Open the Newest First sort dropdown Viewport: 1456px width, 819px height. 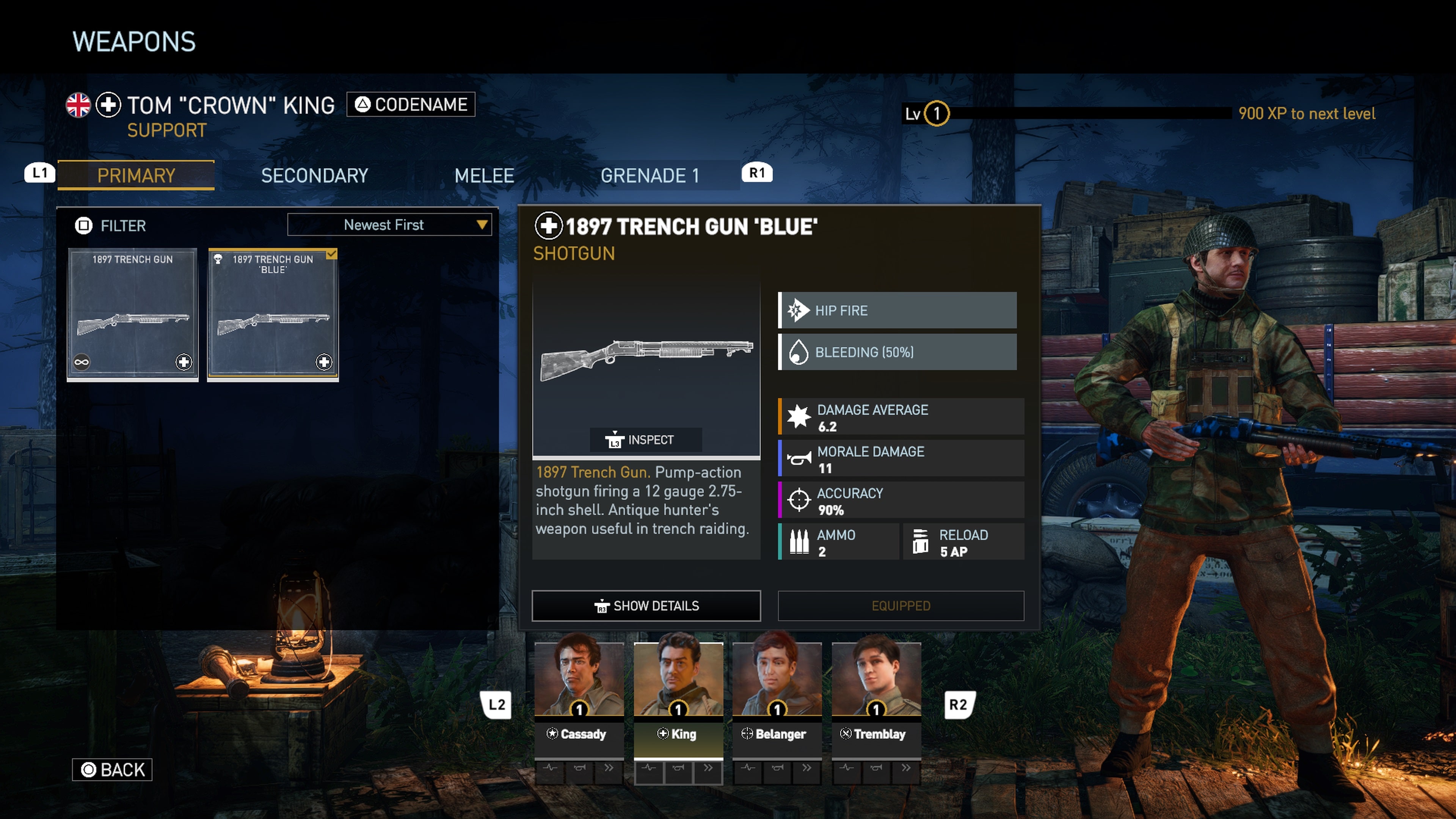[389, 224]
